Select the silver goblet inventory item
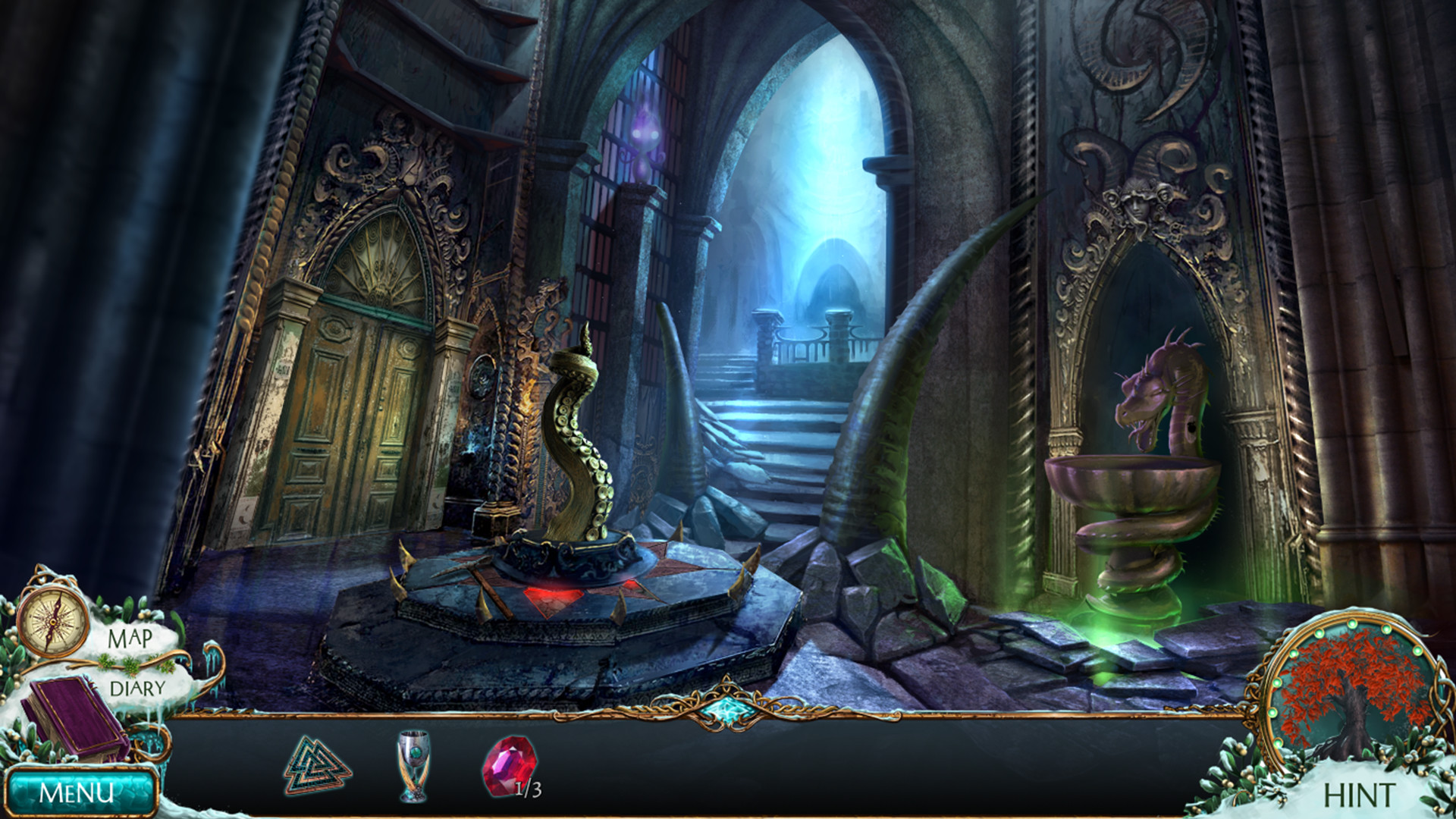The width and height of the screenshot is (1456, 819). (x=413, y=765)
